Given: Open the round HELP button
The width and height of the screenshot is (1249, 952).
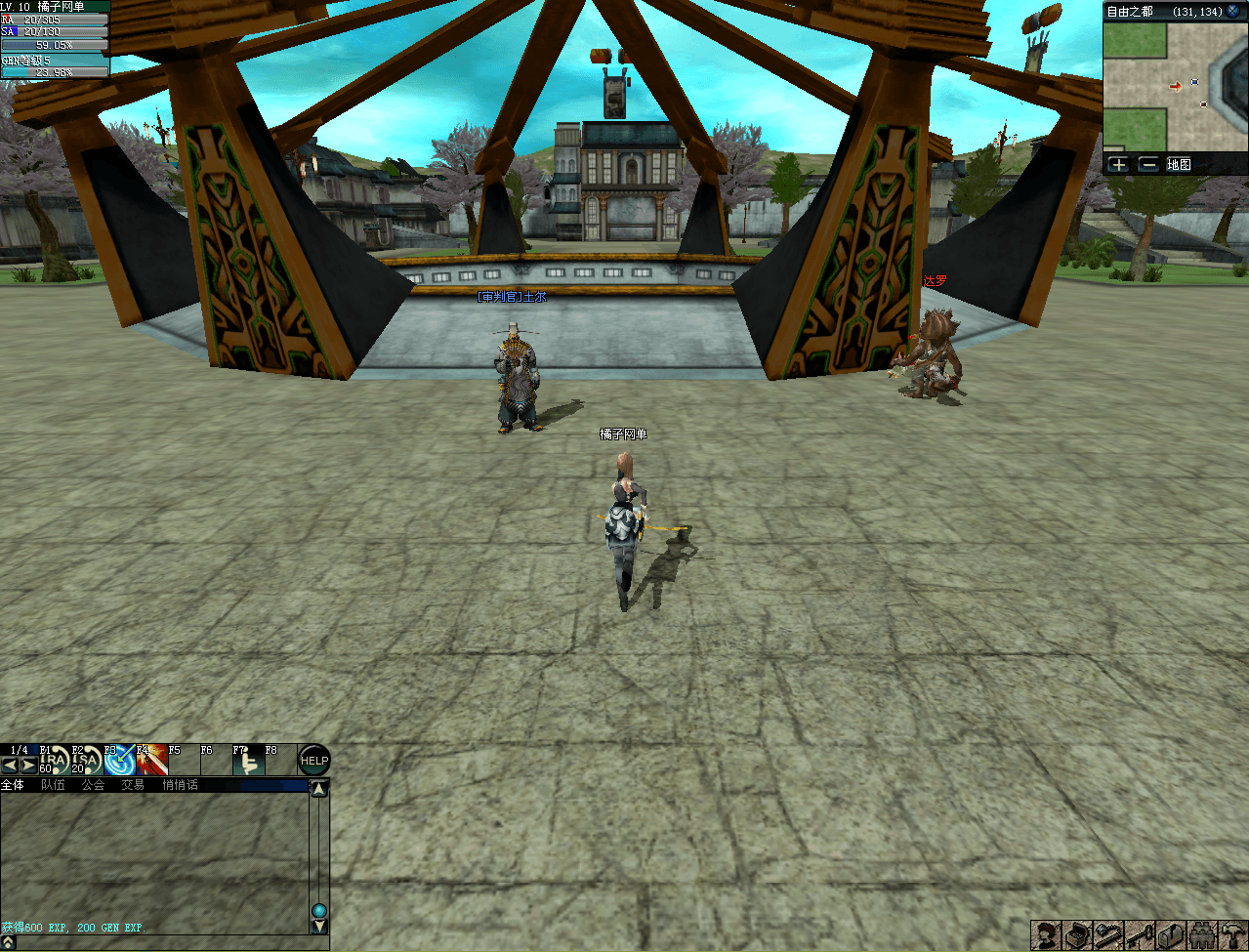Looking at the screenshot, I should (x=313, y=761).
